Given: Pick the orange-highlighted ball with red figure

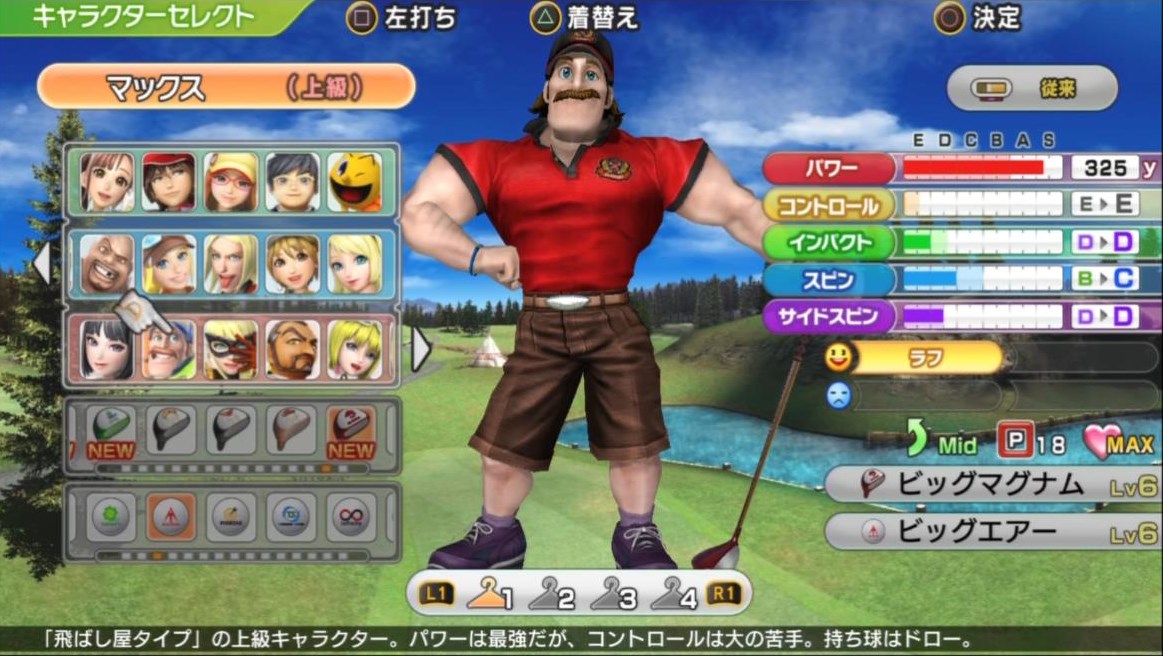Looking at the screenshot, I should [171, 517].
